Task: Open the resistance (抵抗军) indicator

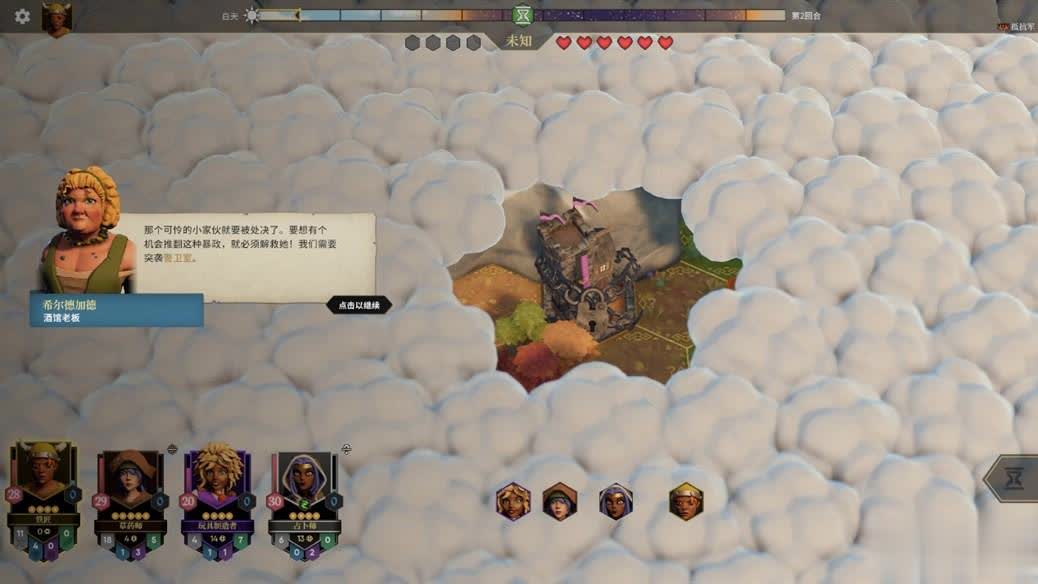Action: (1016, 27)
